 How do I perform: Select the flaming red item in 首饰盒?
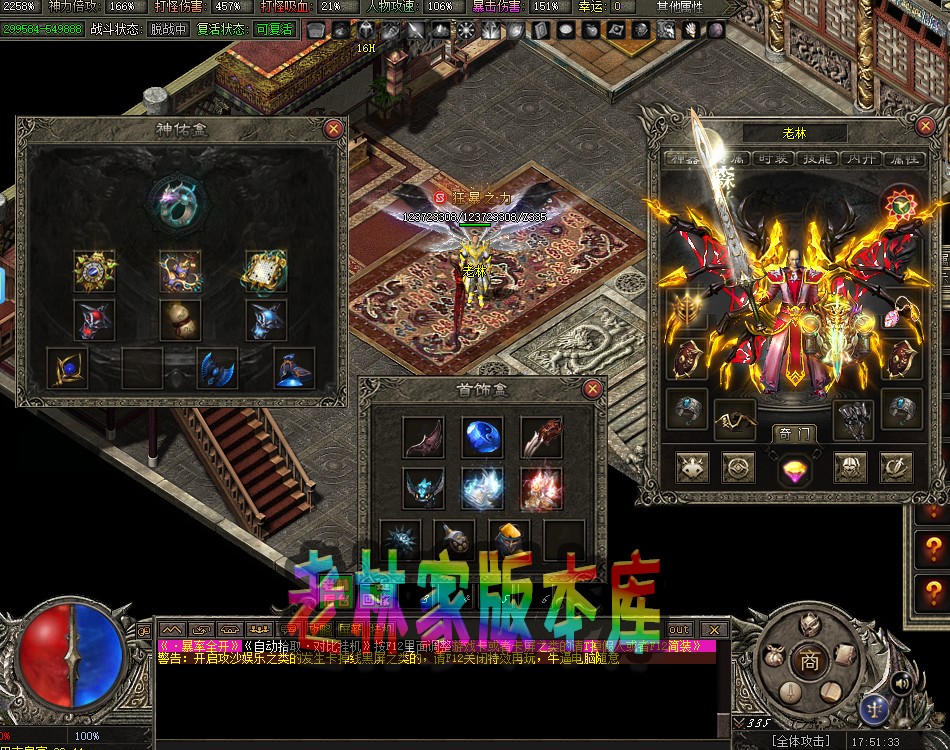[540, 488]
